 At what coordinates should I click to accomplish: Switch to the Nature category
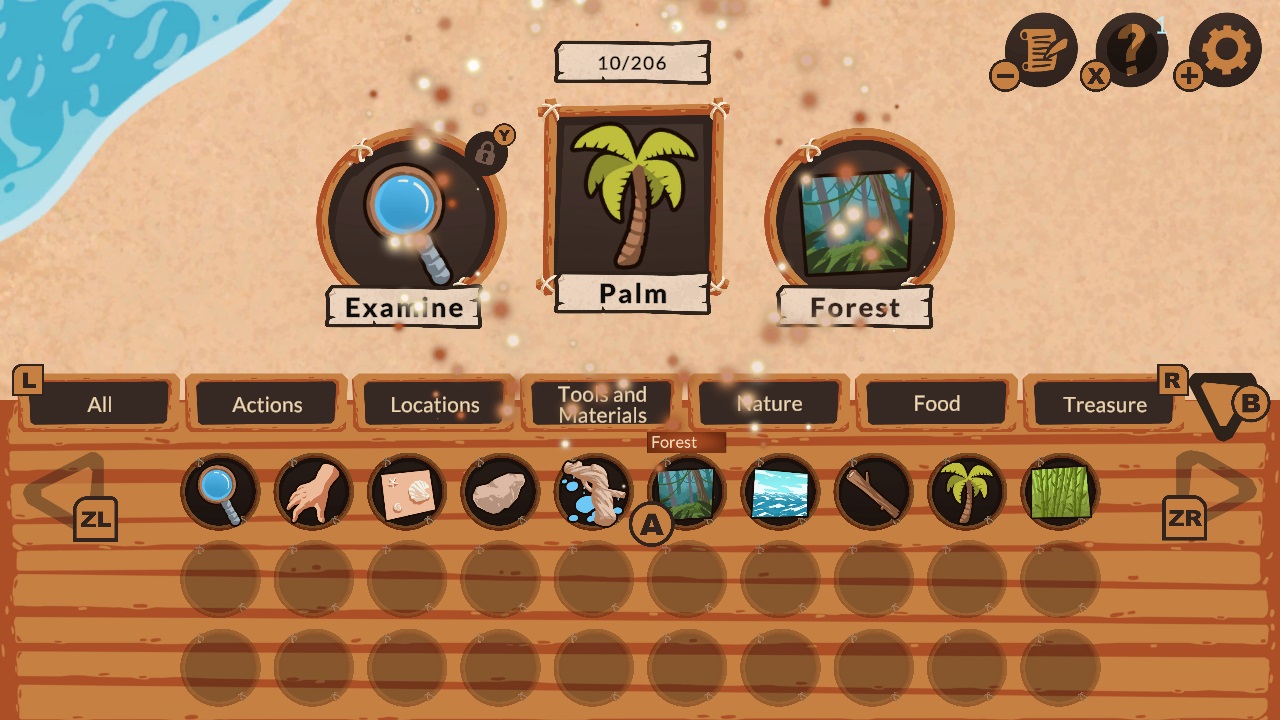(770, 403)
